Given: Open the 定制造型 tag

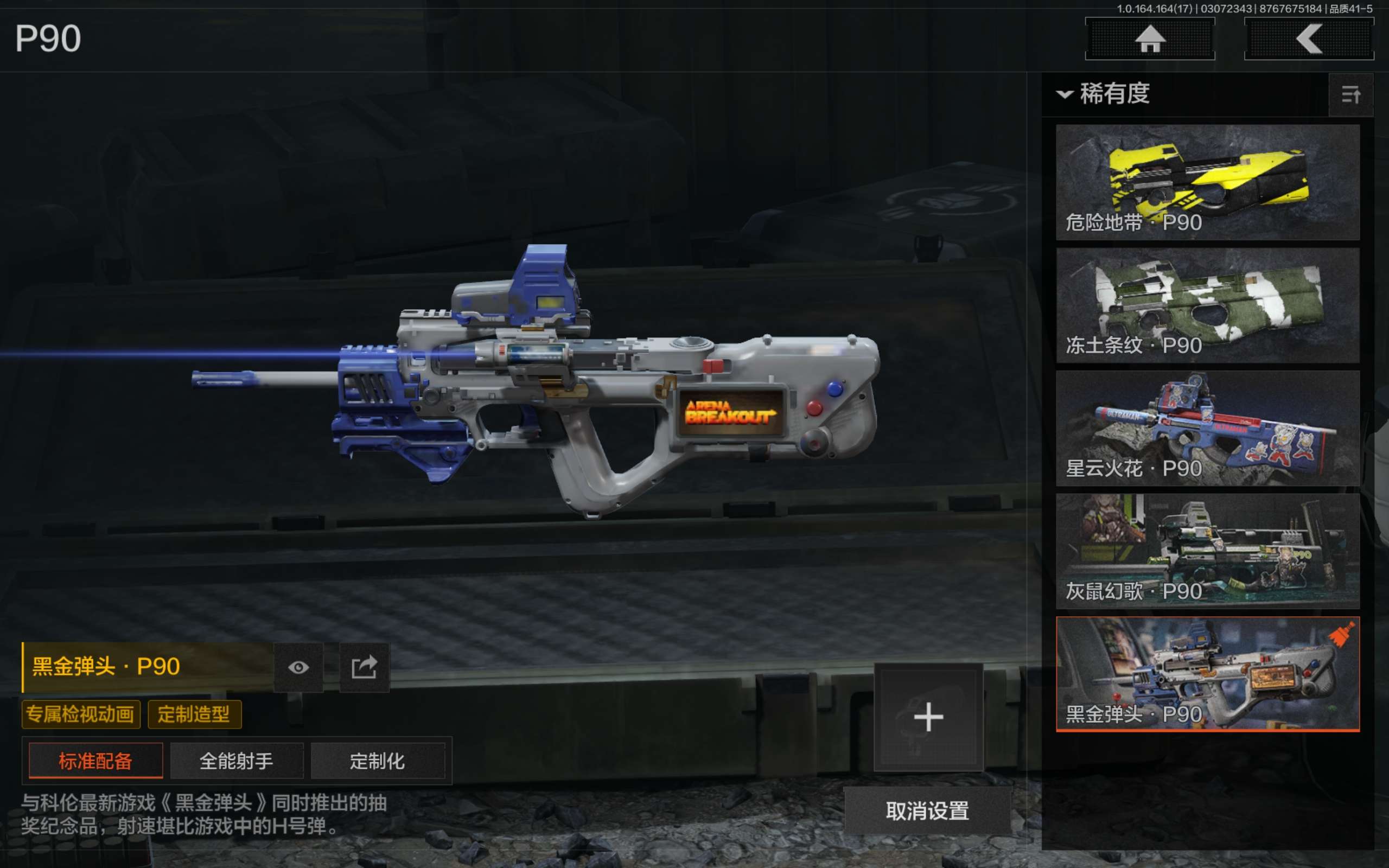Looking at the screenshot, I should coord(194,714).
